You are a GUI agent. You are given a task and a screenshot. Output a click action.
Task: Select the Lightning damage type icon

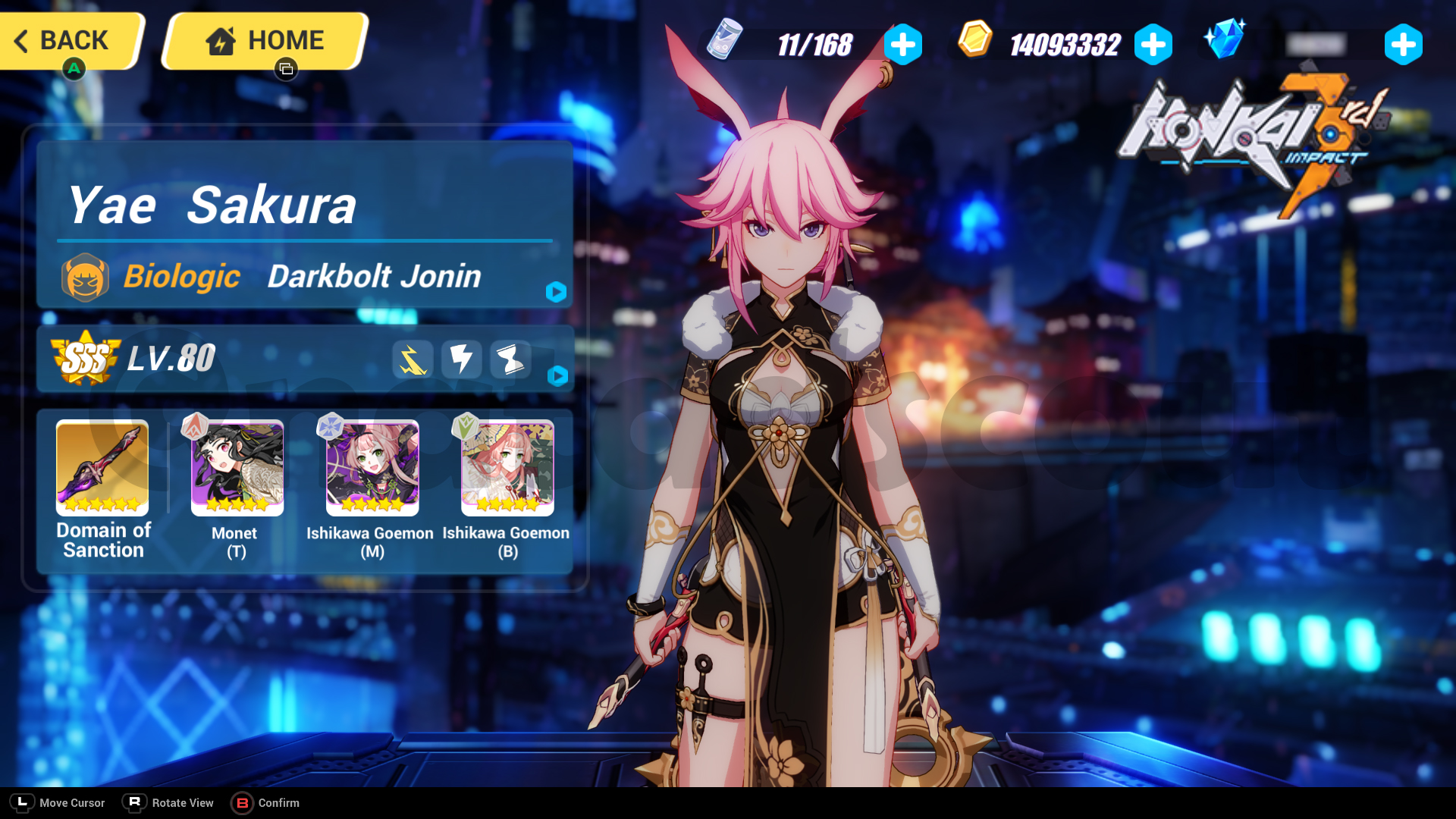coord(413,360)
